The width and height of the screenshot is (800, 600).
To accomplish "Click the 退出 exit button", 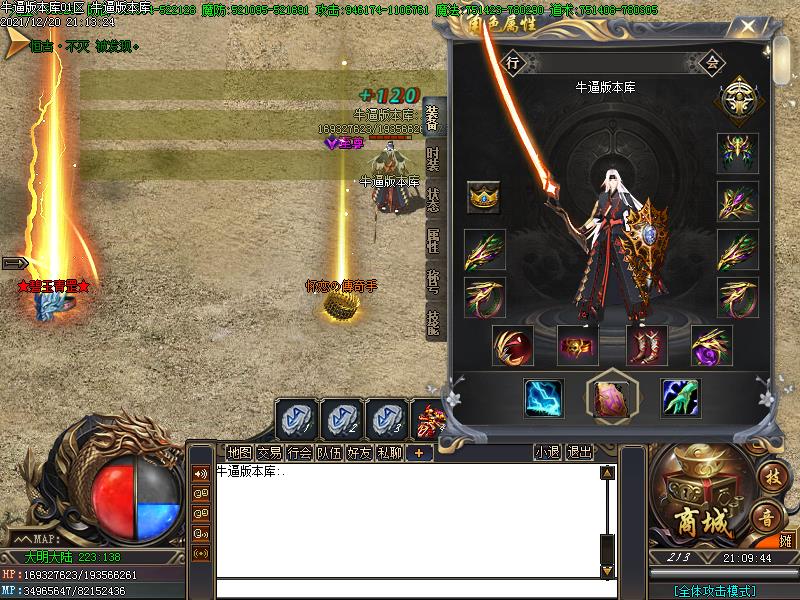I will tap(580, 453).
